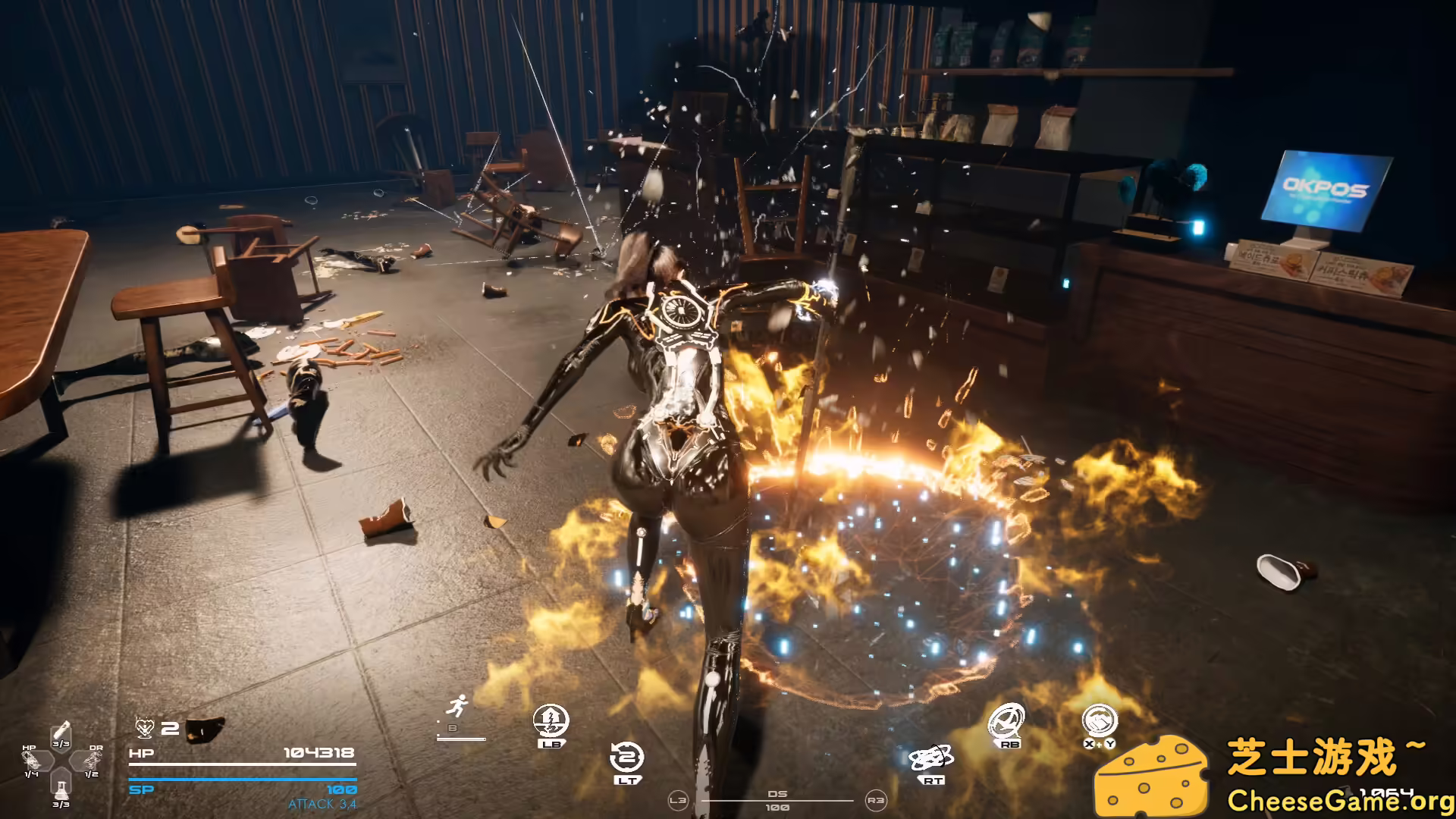Use the HP recovery item slot
The width and height of the screenshot is (1456, 819).
click(32, 761)
